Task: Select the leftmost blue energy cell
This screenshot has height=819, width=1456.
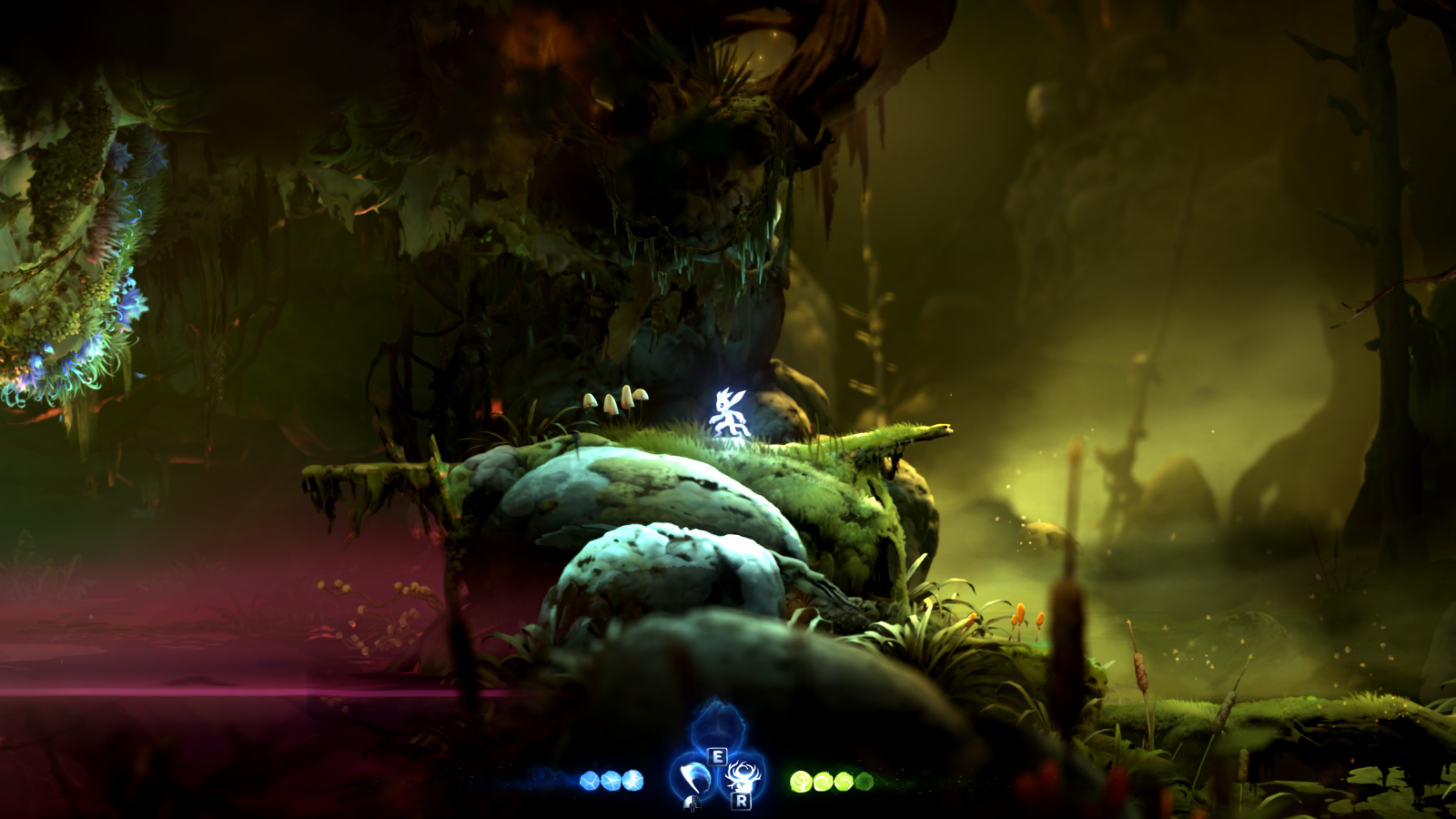Action: click(x=591, y=779)
